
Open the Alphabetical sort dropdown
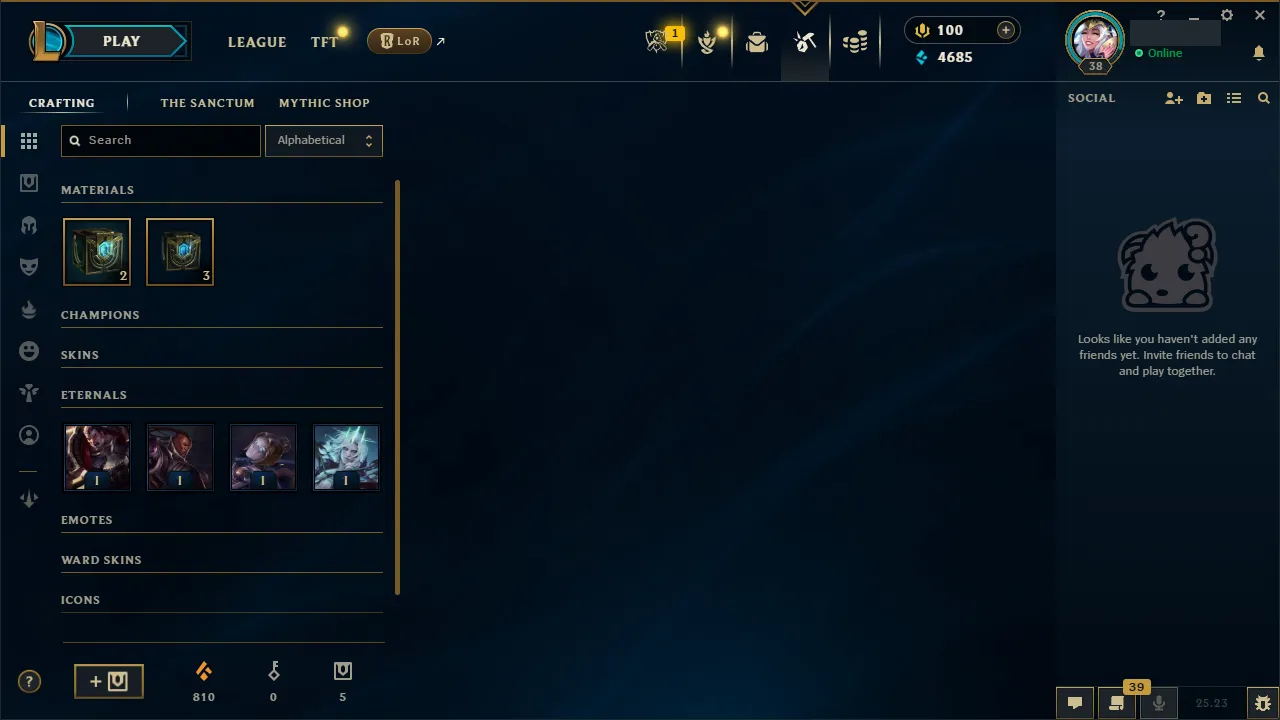(323, 140)
